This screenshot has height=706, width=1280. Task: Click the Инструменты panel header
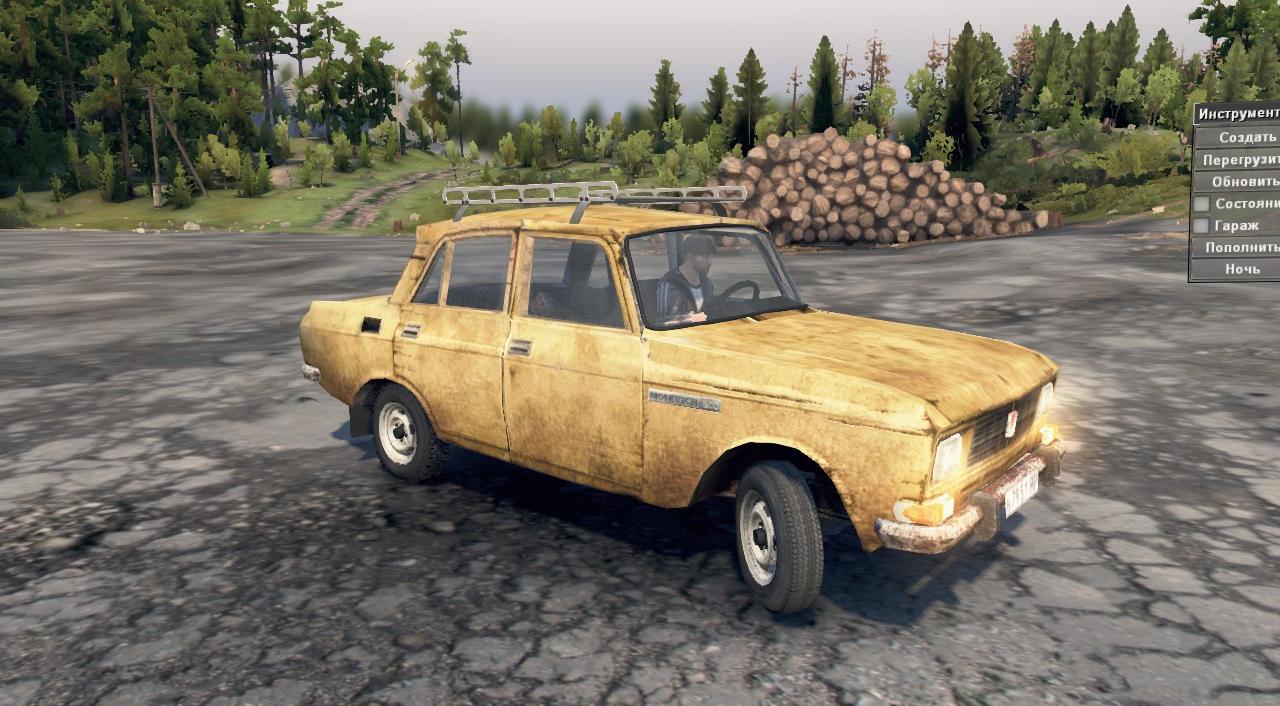click(1238, 114)
